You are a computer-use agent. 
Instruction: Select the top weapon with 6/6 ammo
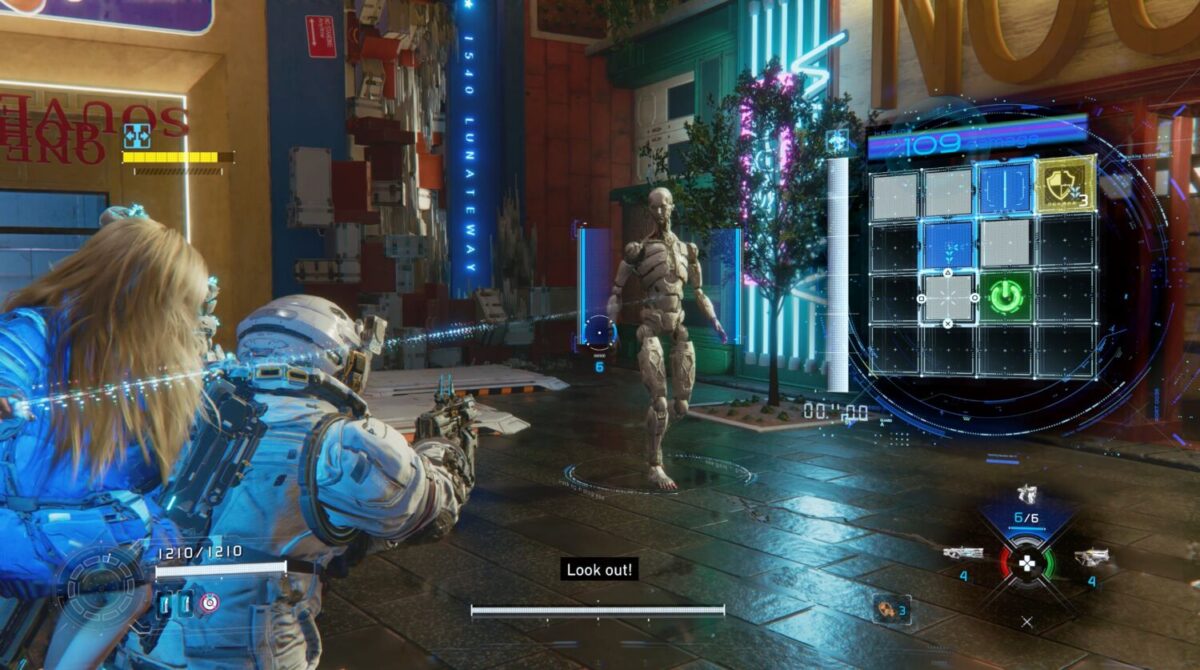tap(1026, 494)
